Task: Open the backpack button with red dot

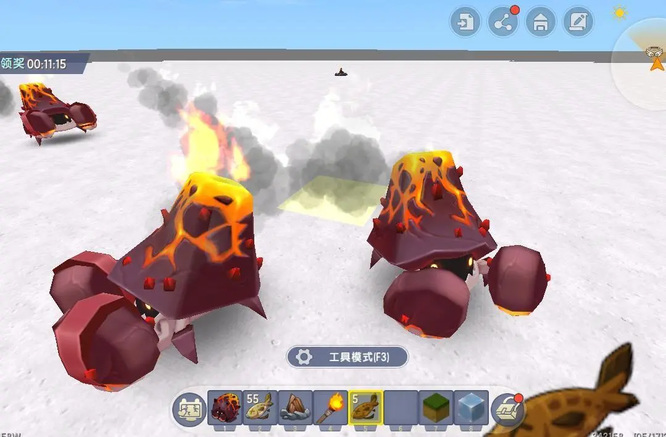Action: coord(508,407)
